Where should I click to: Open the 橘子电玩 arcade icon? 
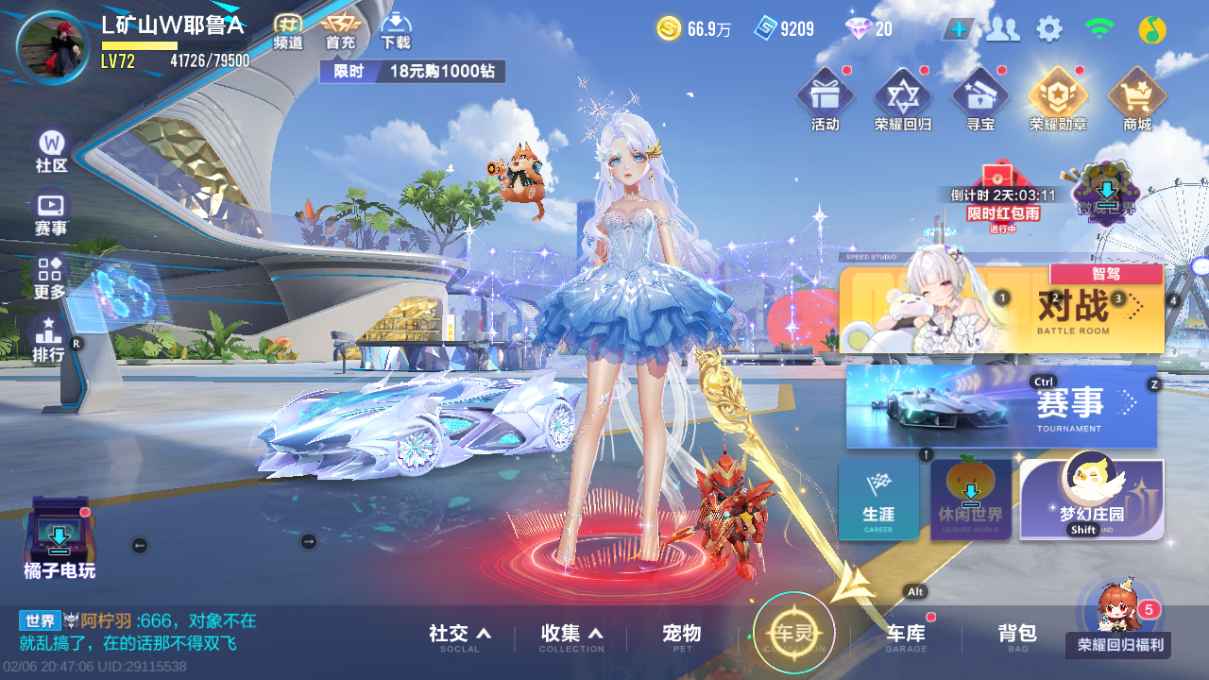[59, 540]
